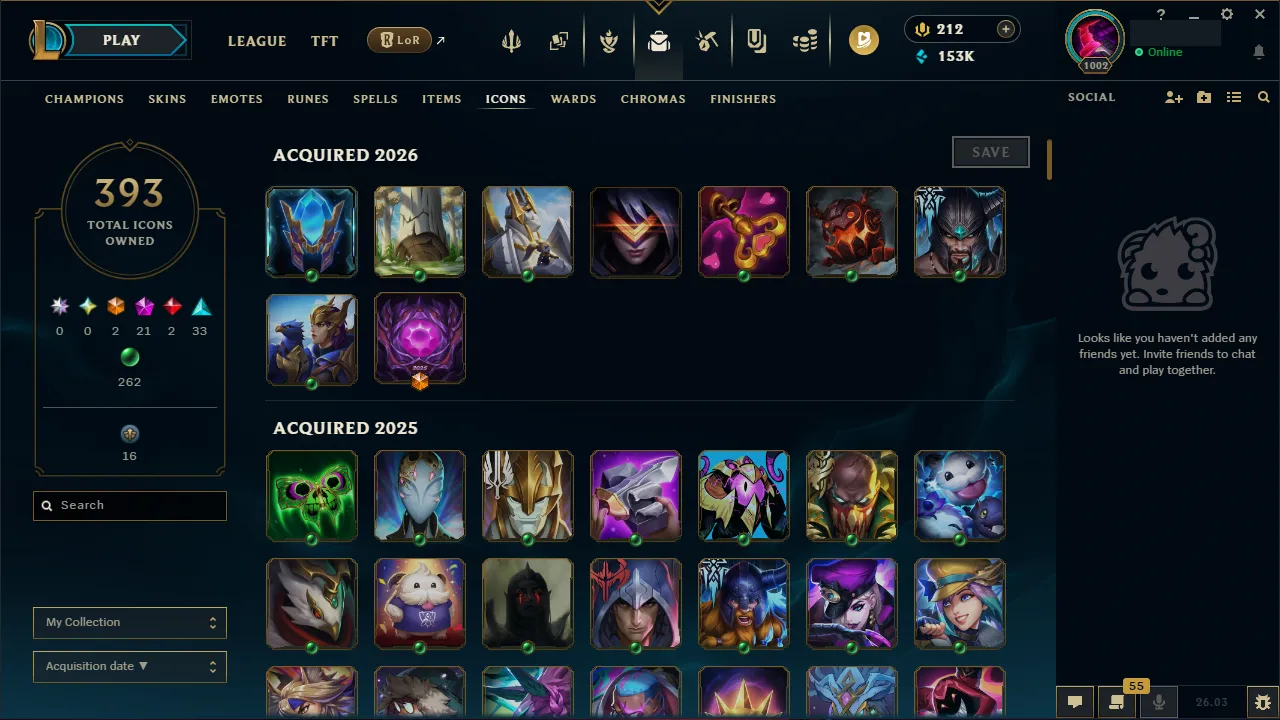
Task: Select the TFT menu item
Action: [324, 41]
